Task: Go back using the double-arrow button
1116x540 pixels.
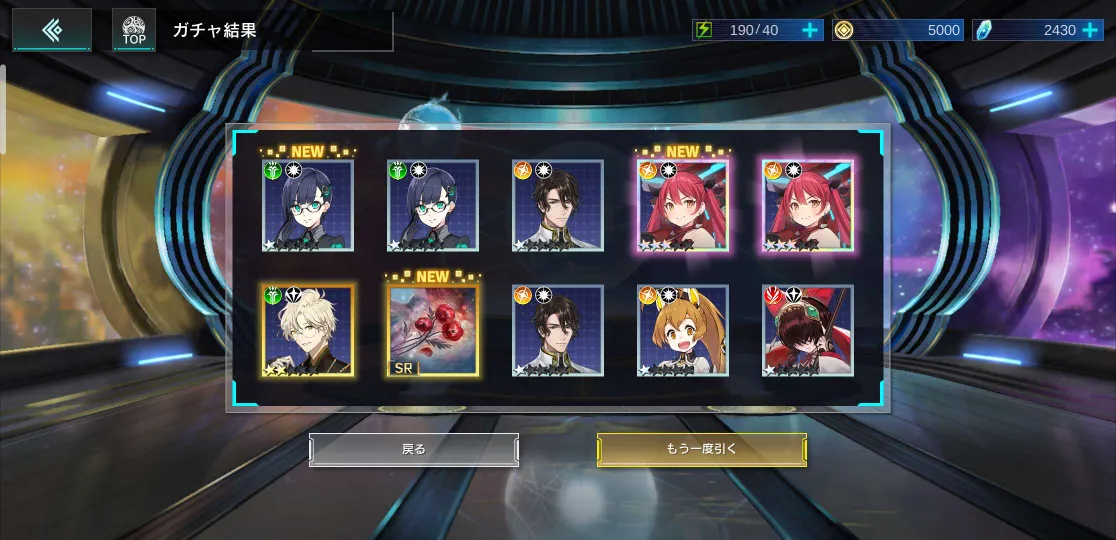Action: pos(52,30)
